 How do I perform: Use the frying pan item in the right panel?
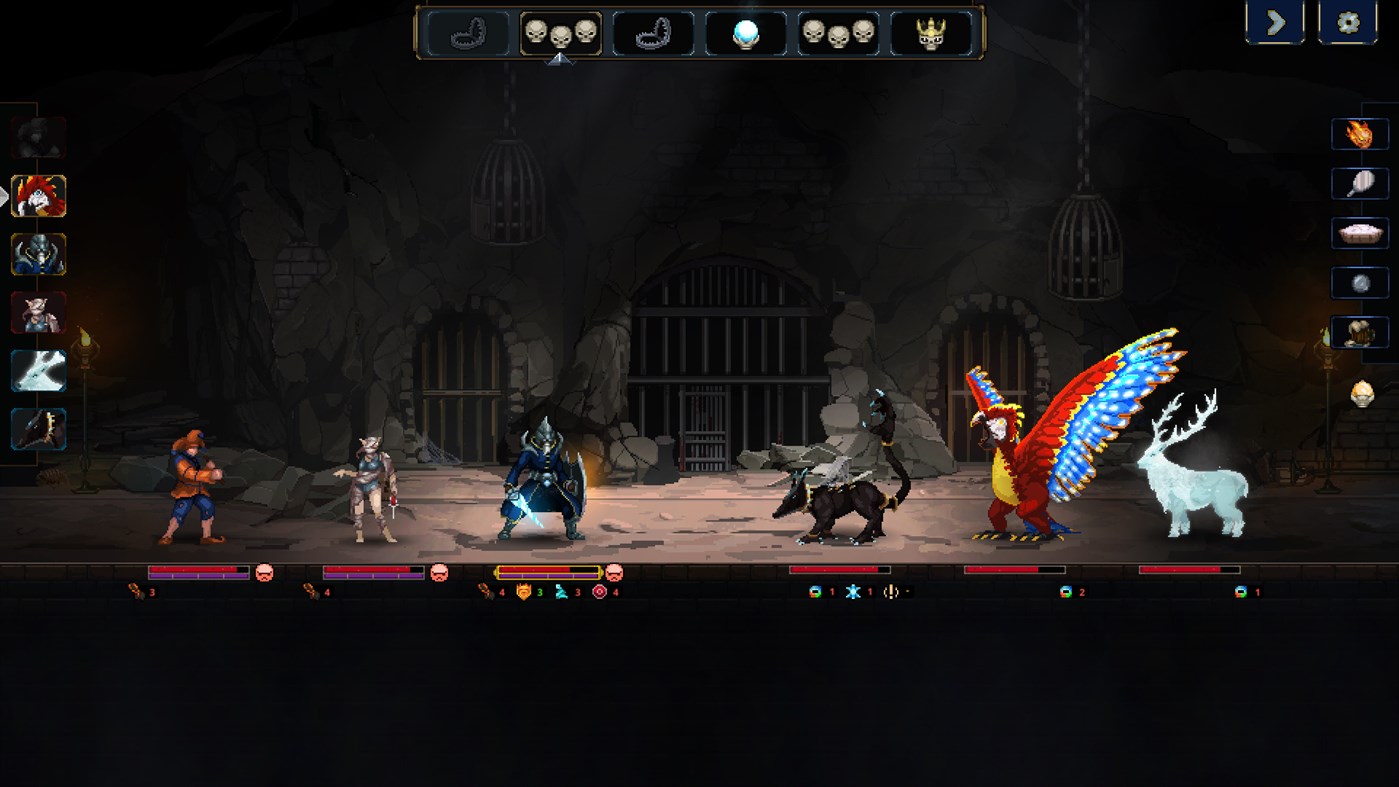pos(1360,183)
